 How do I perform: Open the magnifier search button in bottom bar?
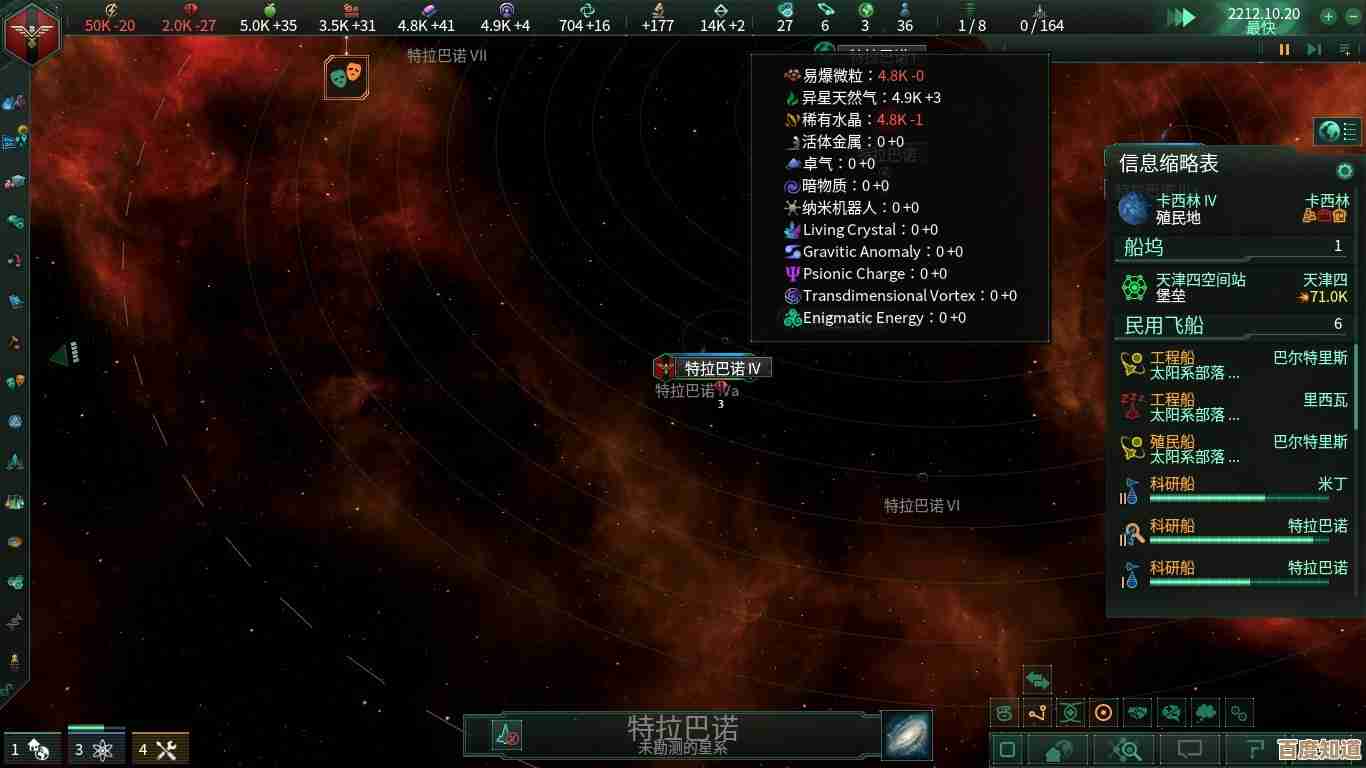pos(1126,749)
